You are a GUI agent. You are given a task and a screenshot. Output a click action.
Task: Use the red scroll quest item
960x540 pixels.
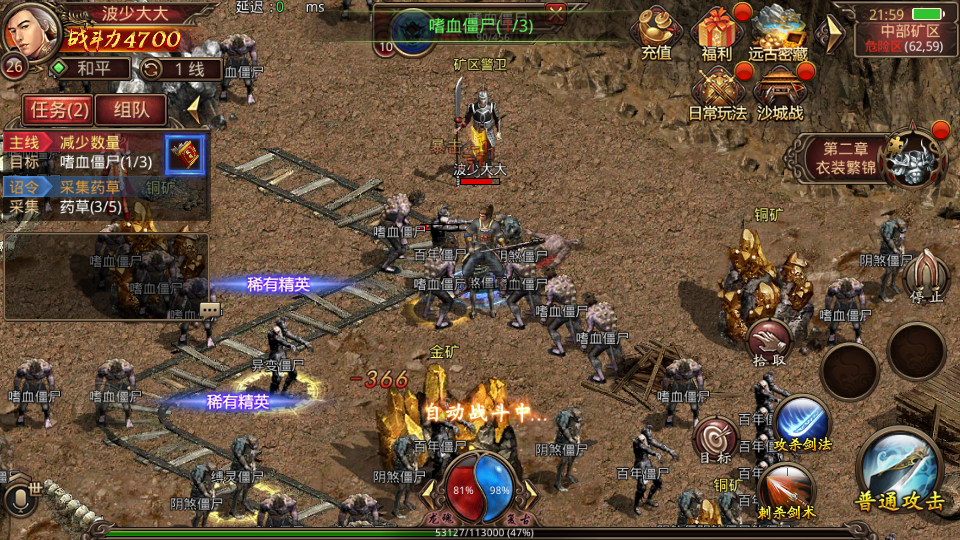(185, 154)
